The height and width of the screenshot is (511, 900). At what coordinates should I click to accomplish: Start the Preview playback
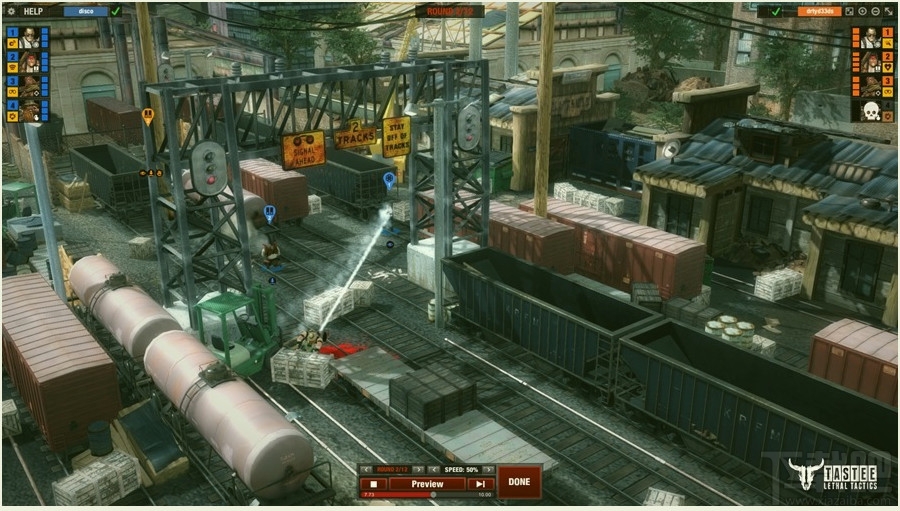pyautogui.click(x=427, y=483)
